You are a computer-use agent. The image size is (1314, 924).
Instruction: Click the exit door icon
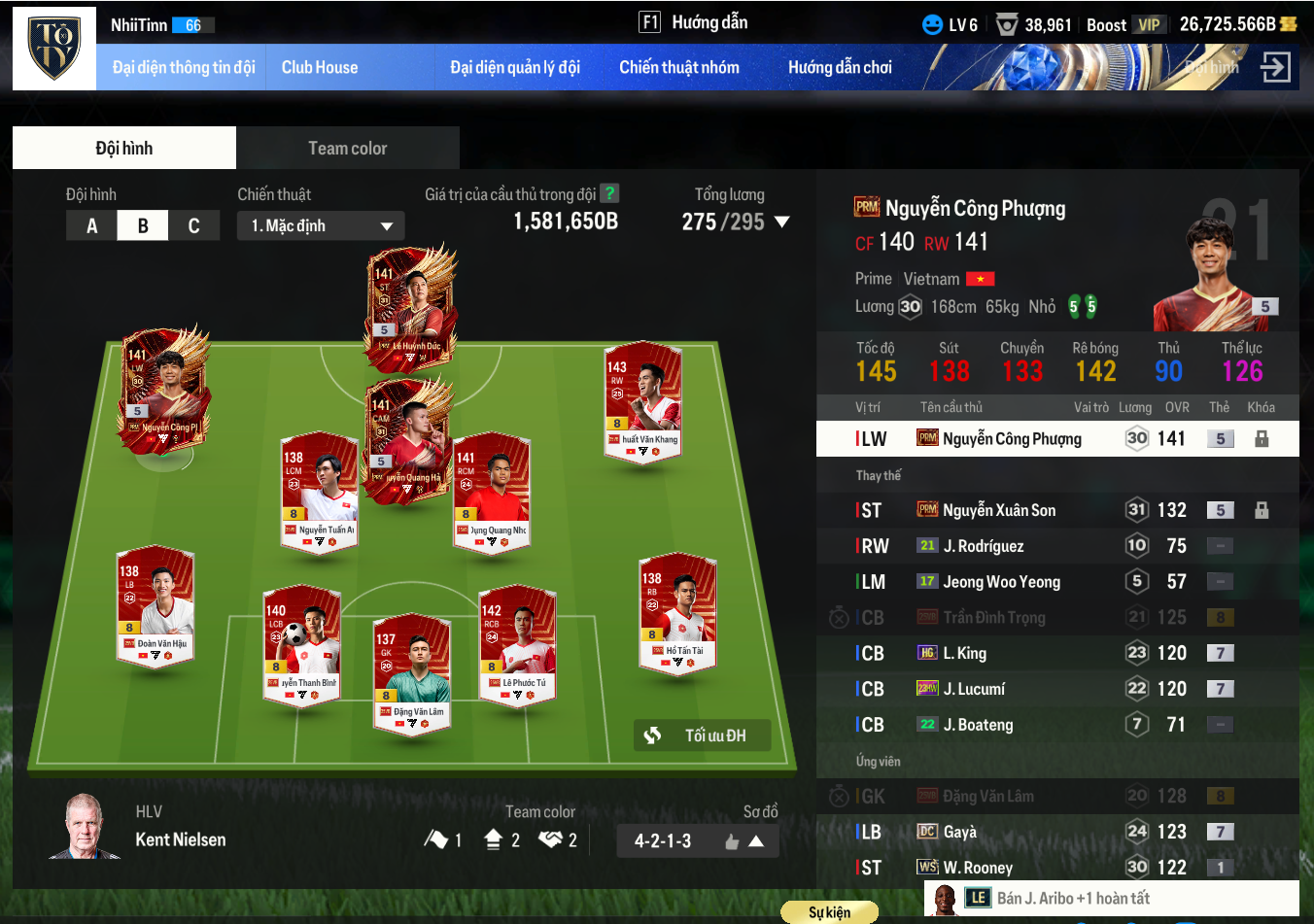point(1275,67)
